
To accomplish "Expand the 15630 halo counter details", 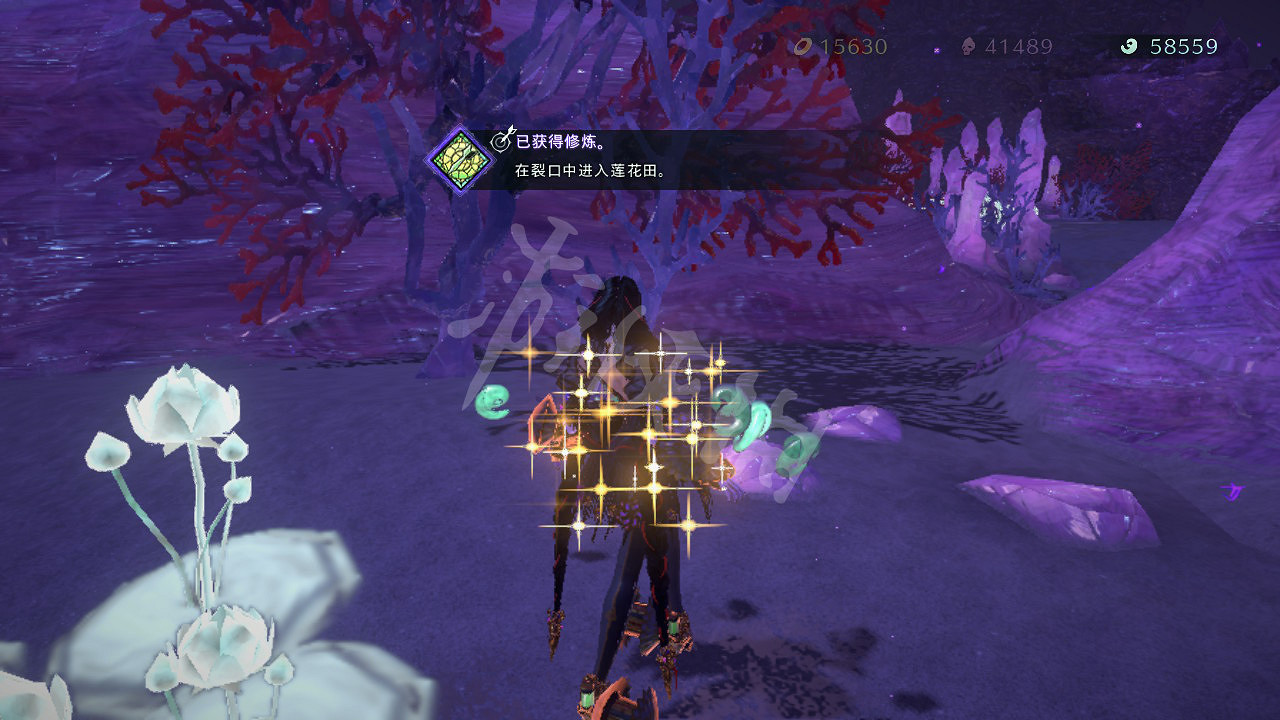I will (852, 47).
